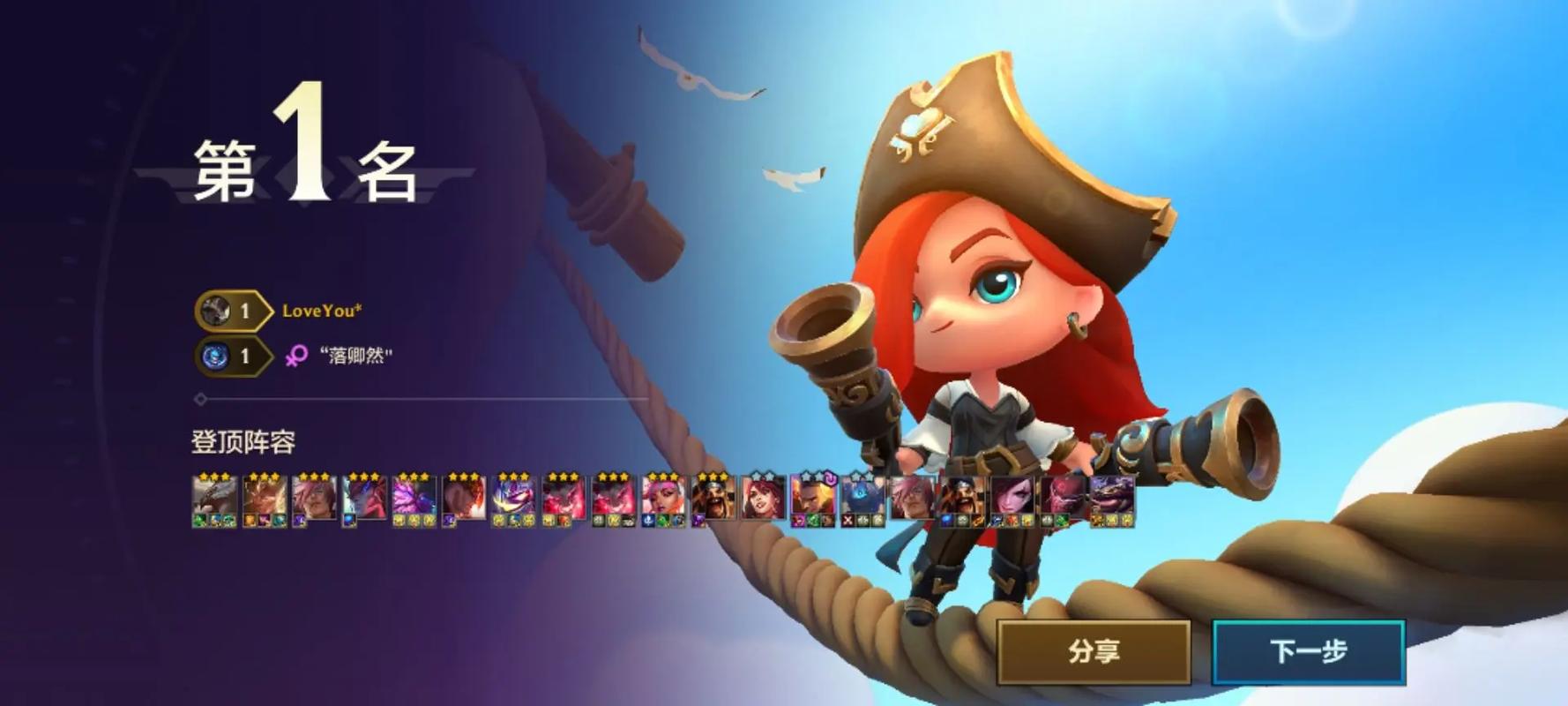This screenshot has height=706, width=1568.
Task: Click the 分享 share button
Action: pyautogui.click(x=1094, y=652)
